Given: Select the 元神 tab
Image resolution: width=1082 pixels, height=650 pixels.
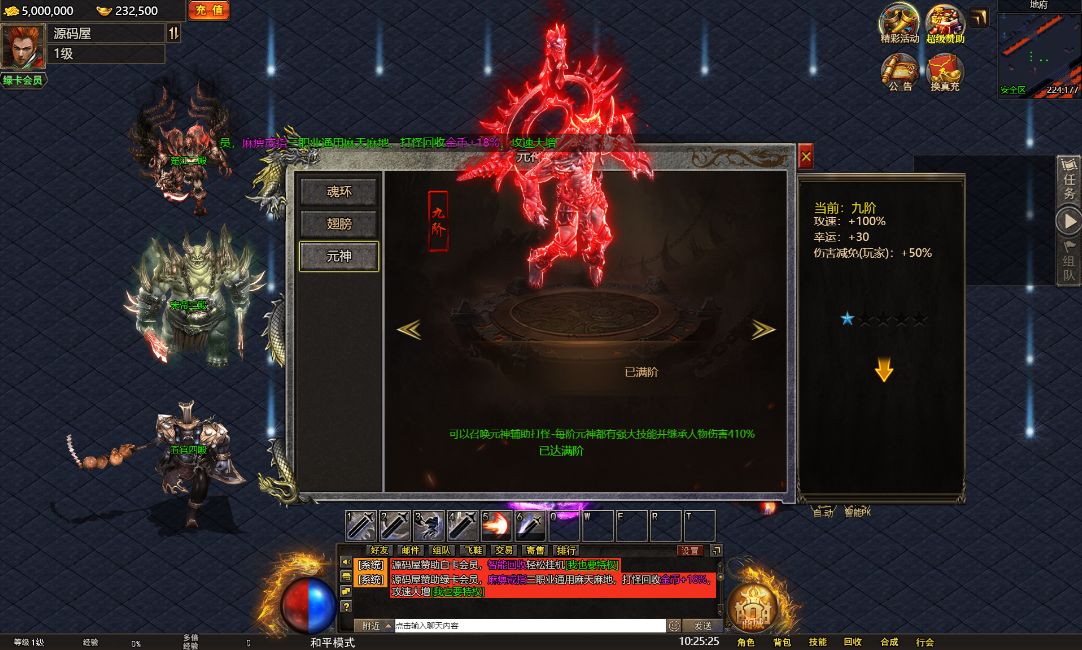Looking at the screenshot, I should (x=339, y=256).
